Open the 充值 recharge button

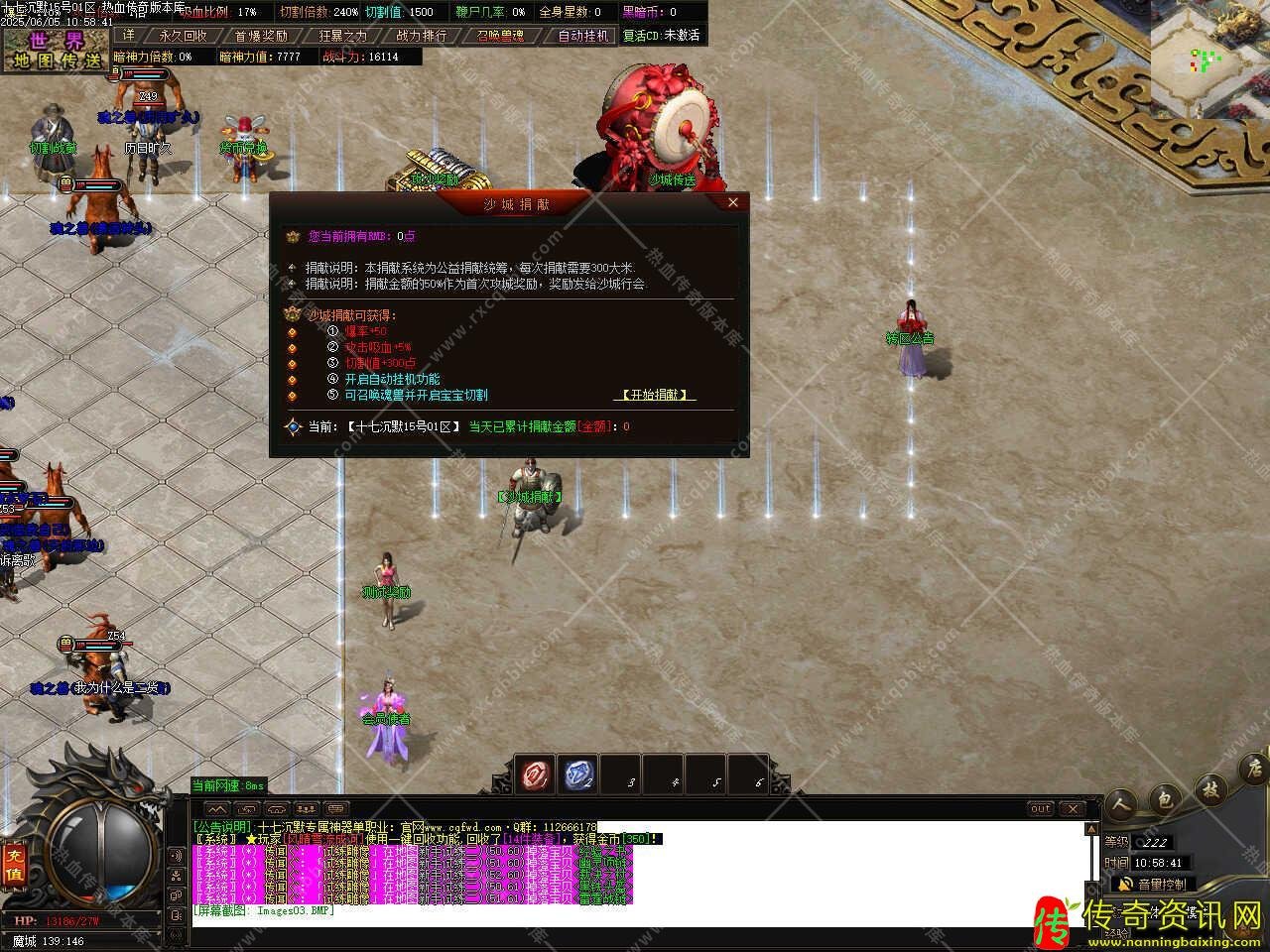click(14, 864)
